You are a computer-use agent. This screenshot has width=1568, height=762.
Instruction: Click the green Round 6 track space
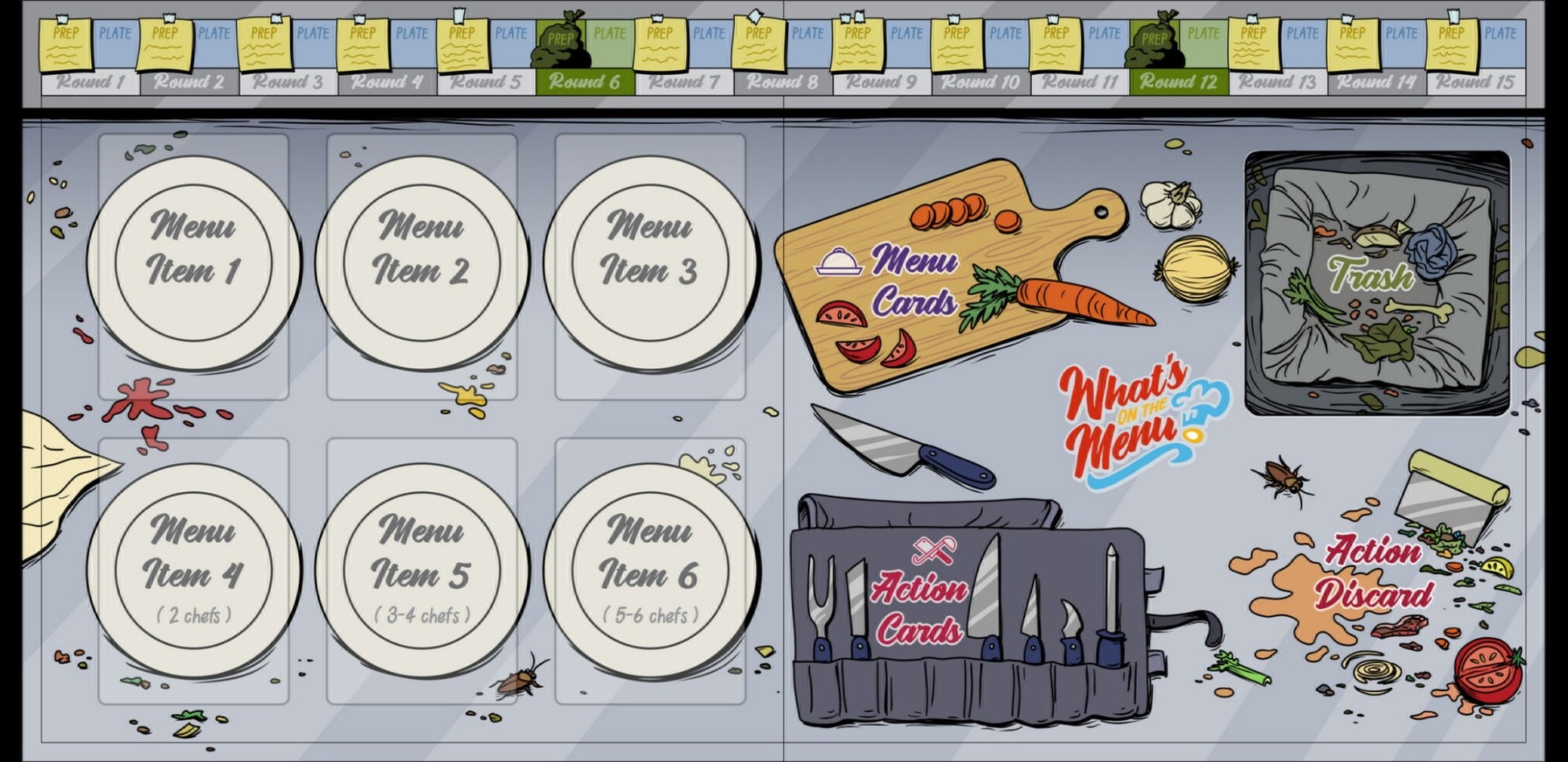pyautogui.click(x=584, y=81)
